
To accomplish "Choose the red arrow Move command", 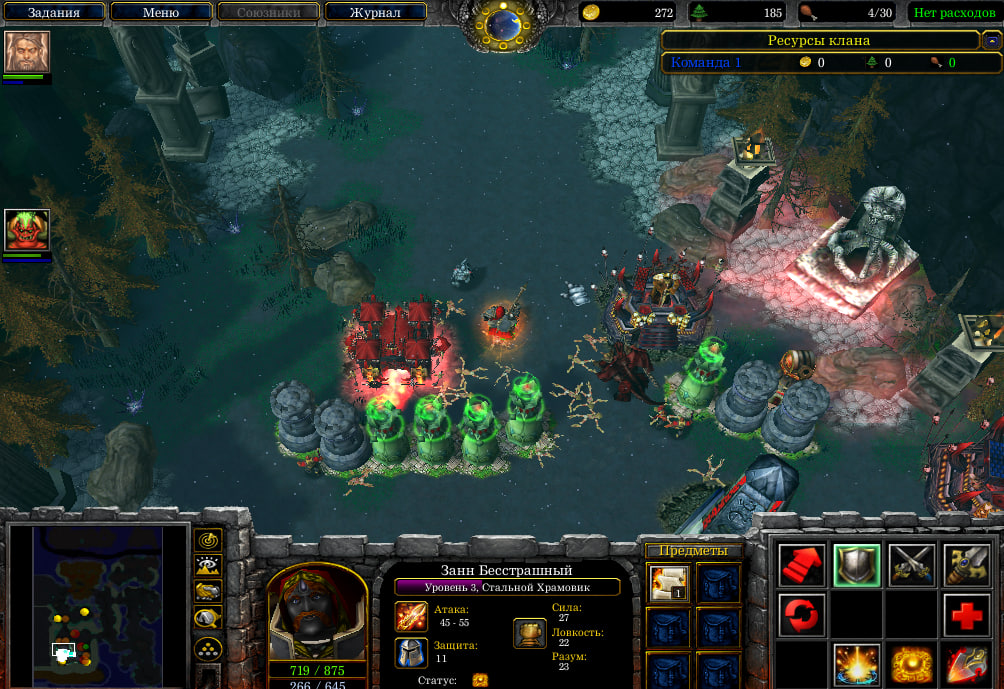I will [x=802, y=565].
